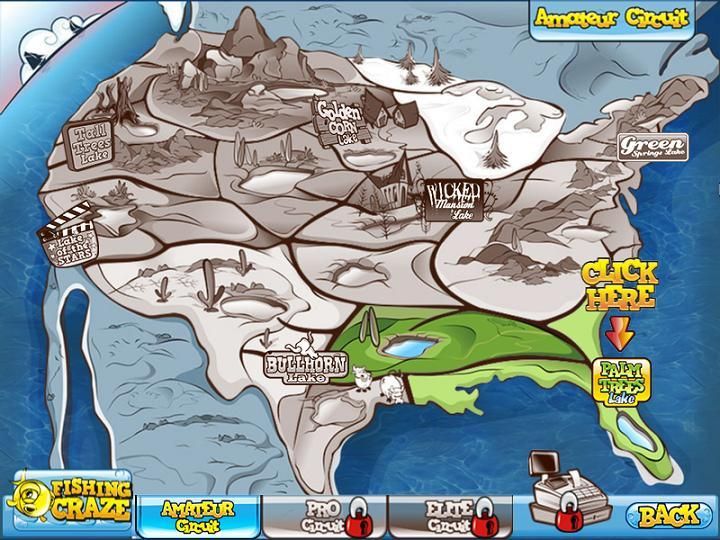Switch to the Amateur Circuit tab
The image size is (720, 540).
click(196, 515)
